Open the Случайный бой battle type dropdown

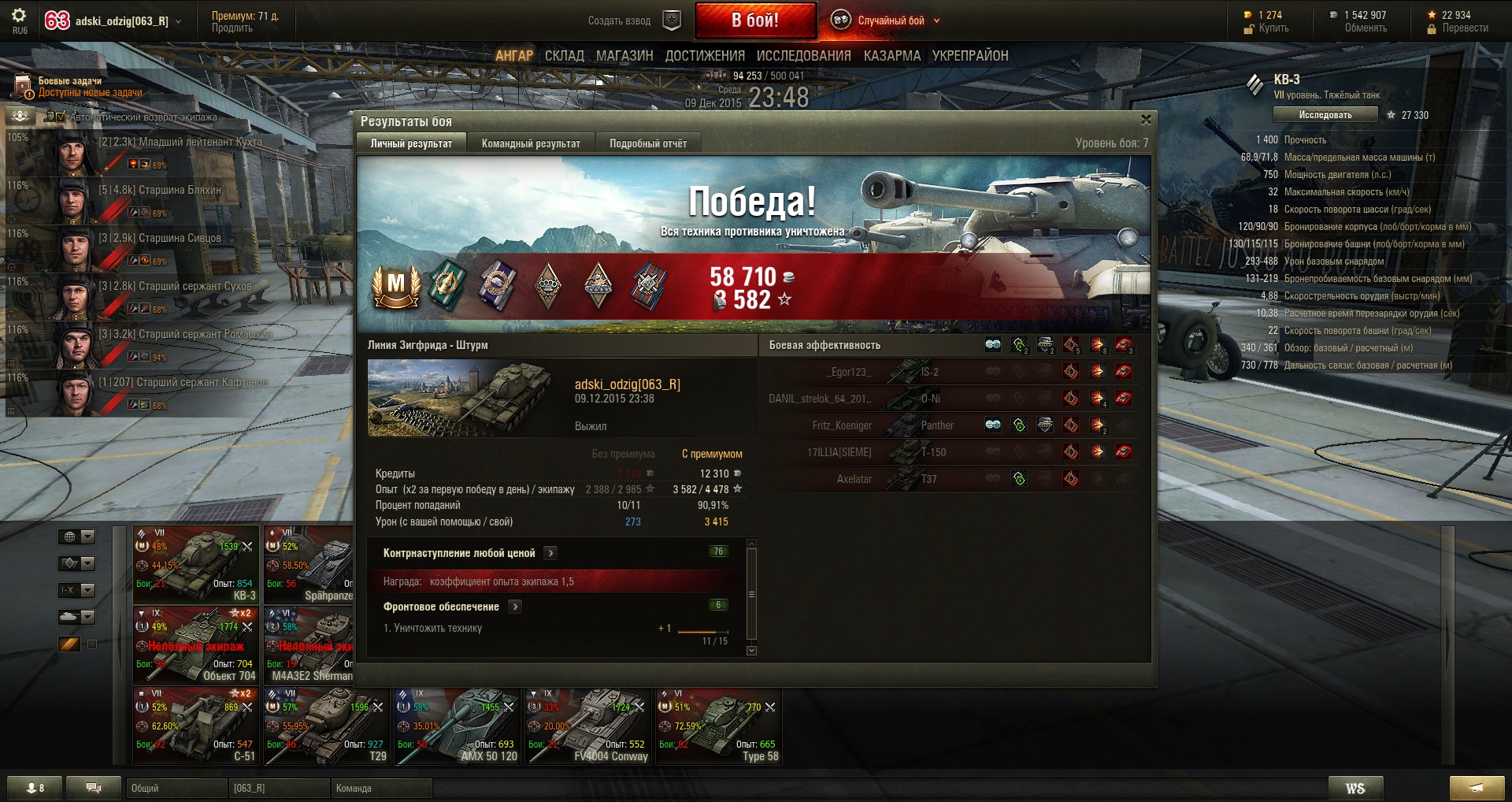890,20
